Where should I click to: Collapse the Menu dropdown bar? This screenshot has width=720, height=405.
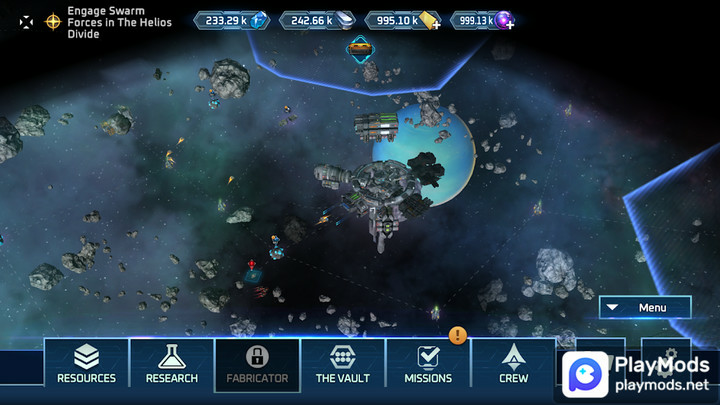(x=645, y=308)
